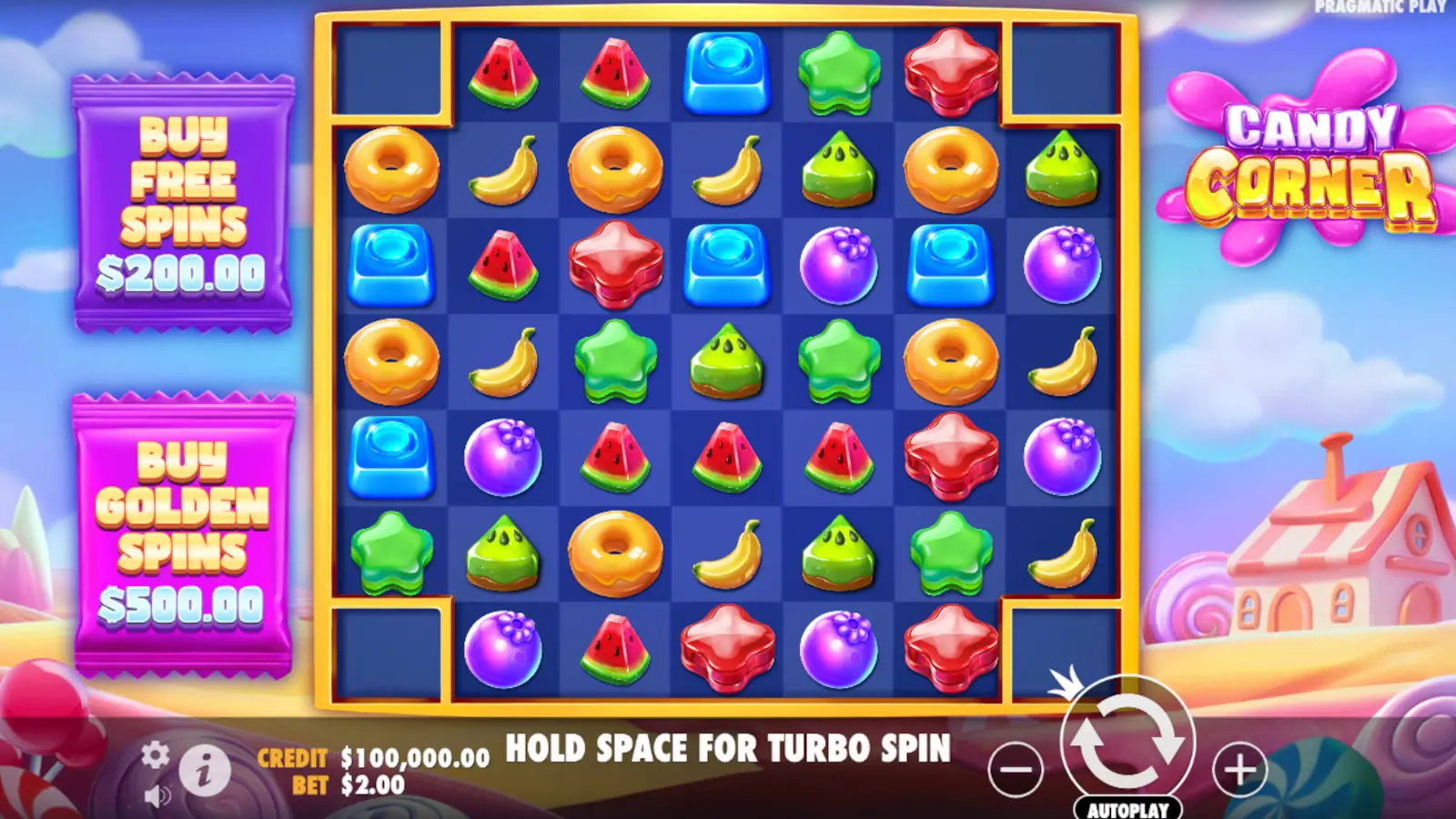Select a blue square candy symbol

726,70
